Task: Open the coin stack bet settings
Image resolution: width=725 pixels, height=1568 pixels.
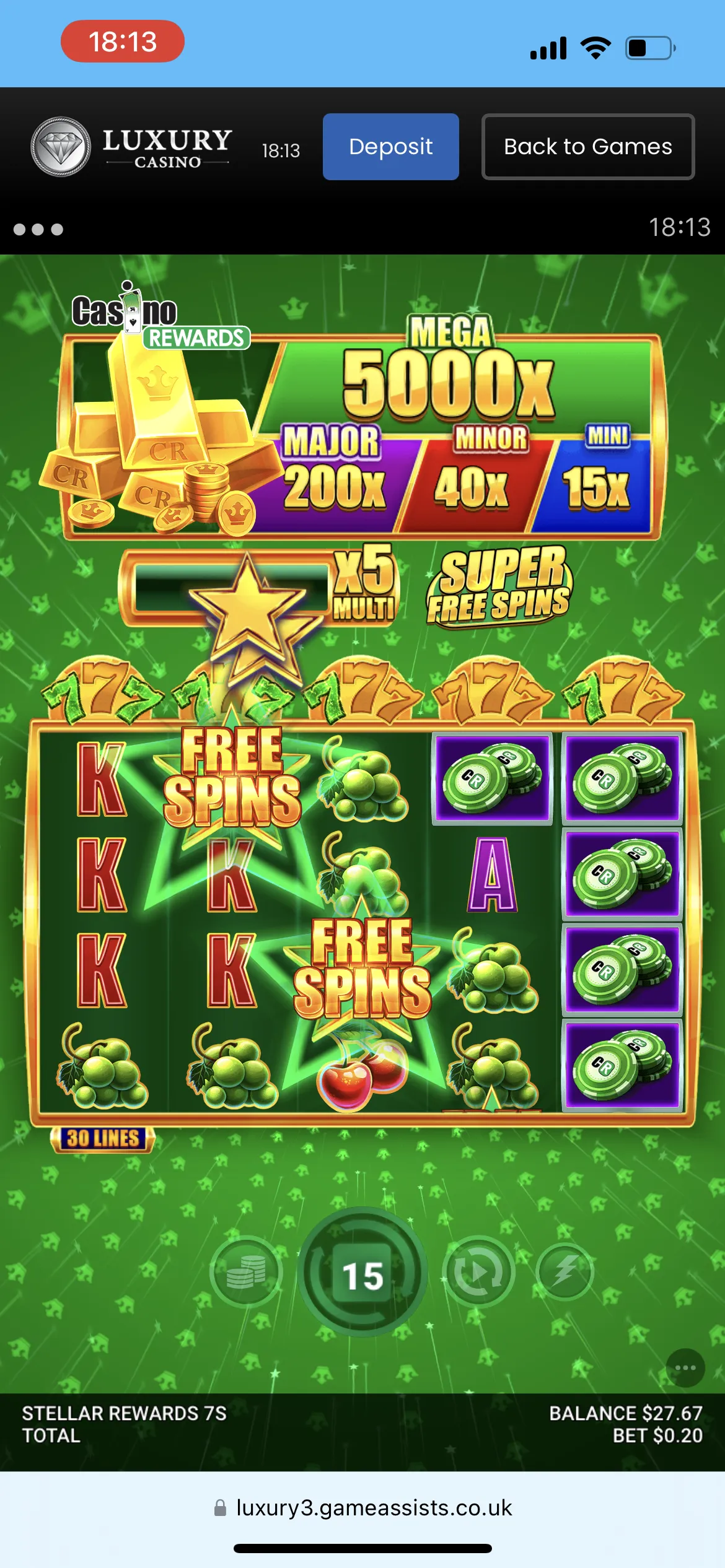Action: click(246, 1272)
